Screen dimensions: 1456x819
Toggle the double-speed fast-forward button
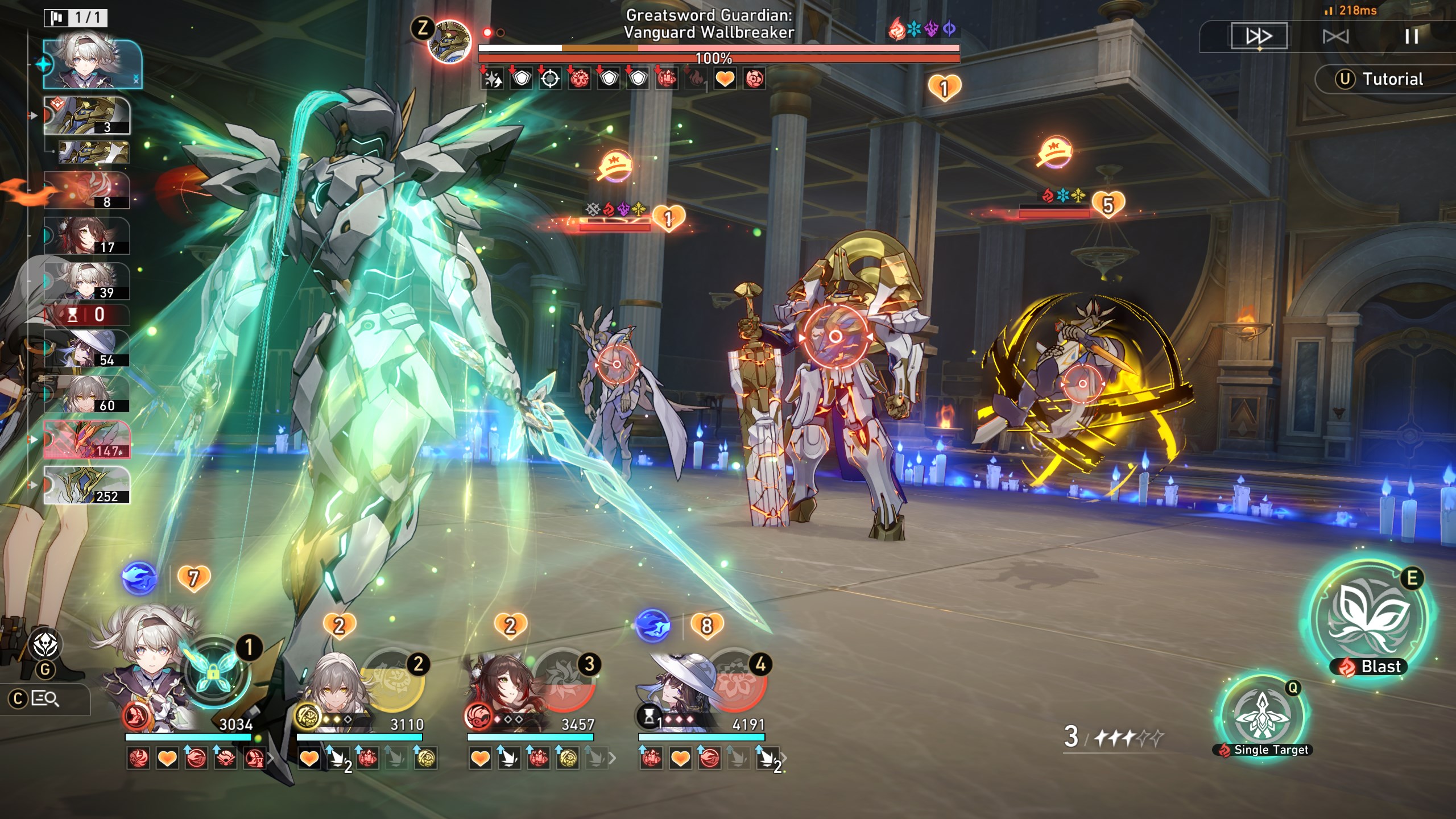[x=1259, y=37]
